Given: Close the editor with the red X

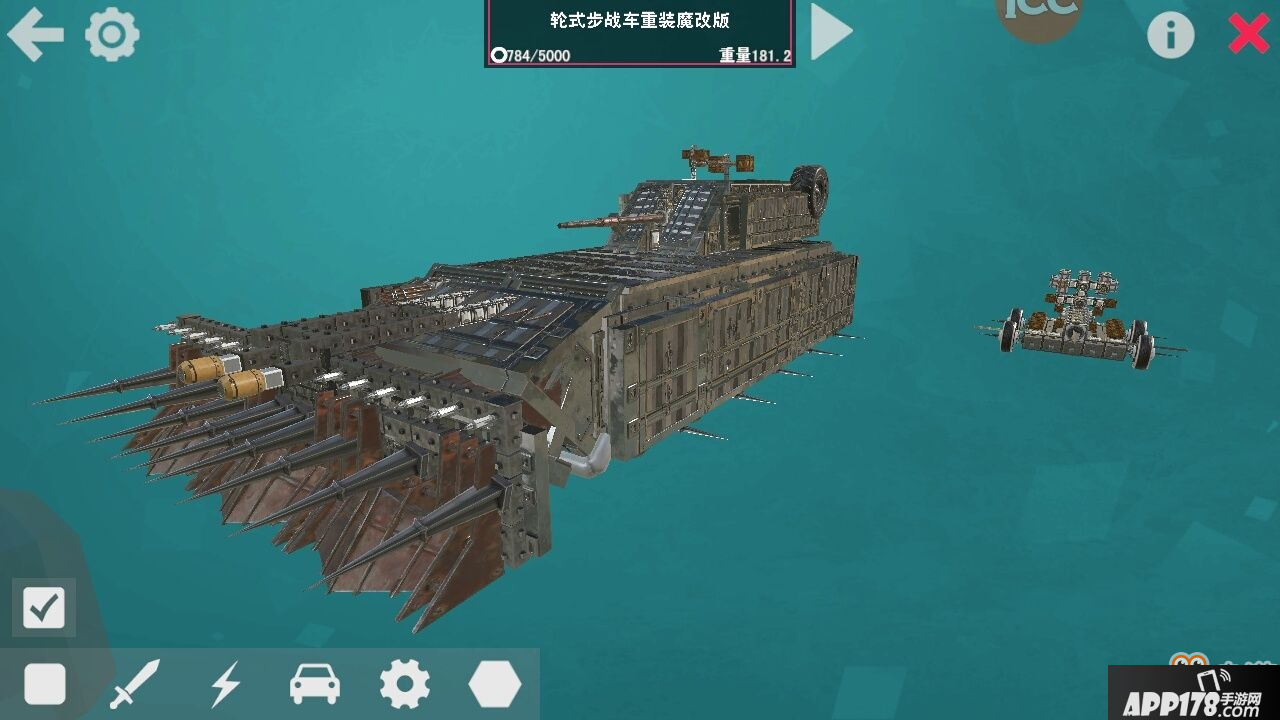Looking at the screenshot, I should point(1247,33).
